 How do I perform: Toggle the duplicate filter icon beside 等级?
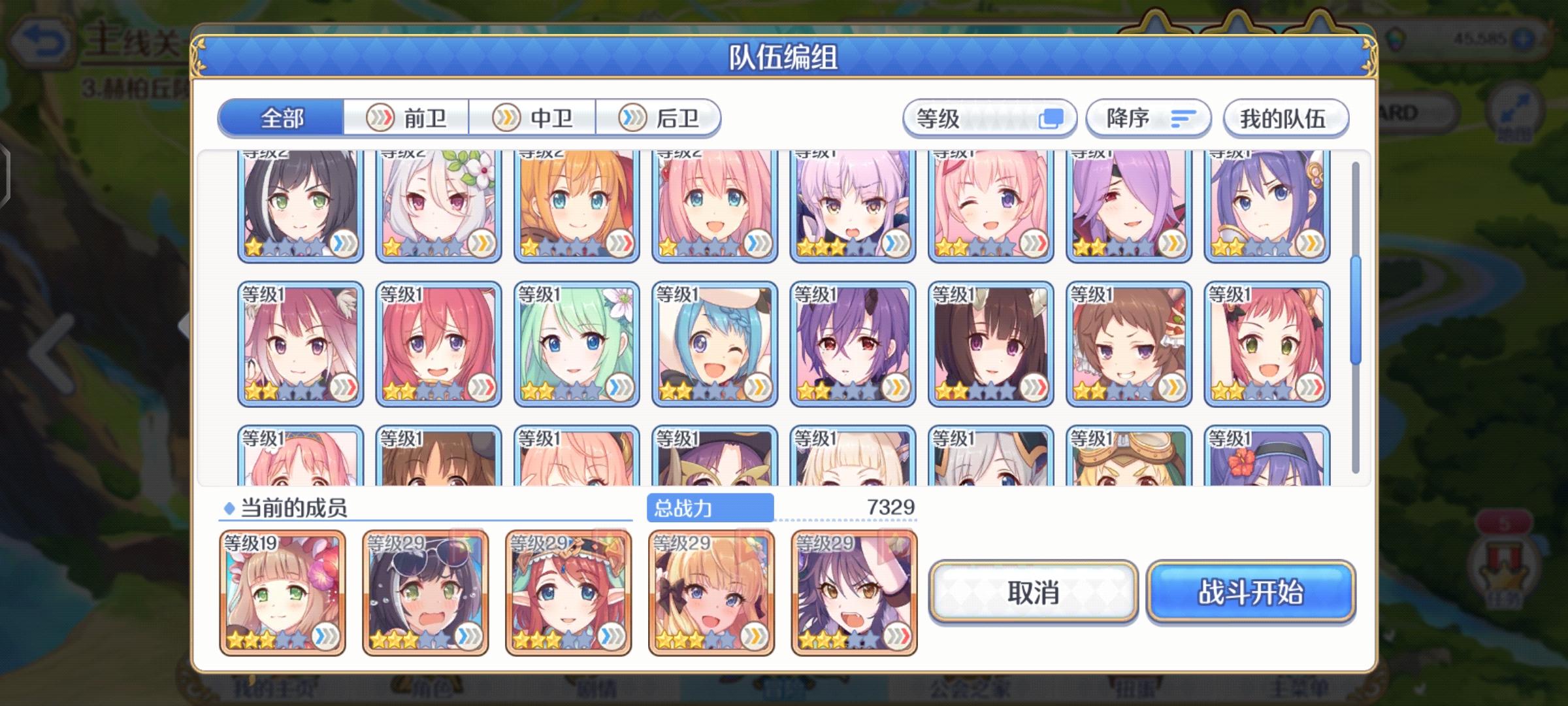(x=1053, y=118)
